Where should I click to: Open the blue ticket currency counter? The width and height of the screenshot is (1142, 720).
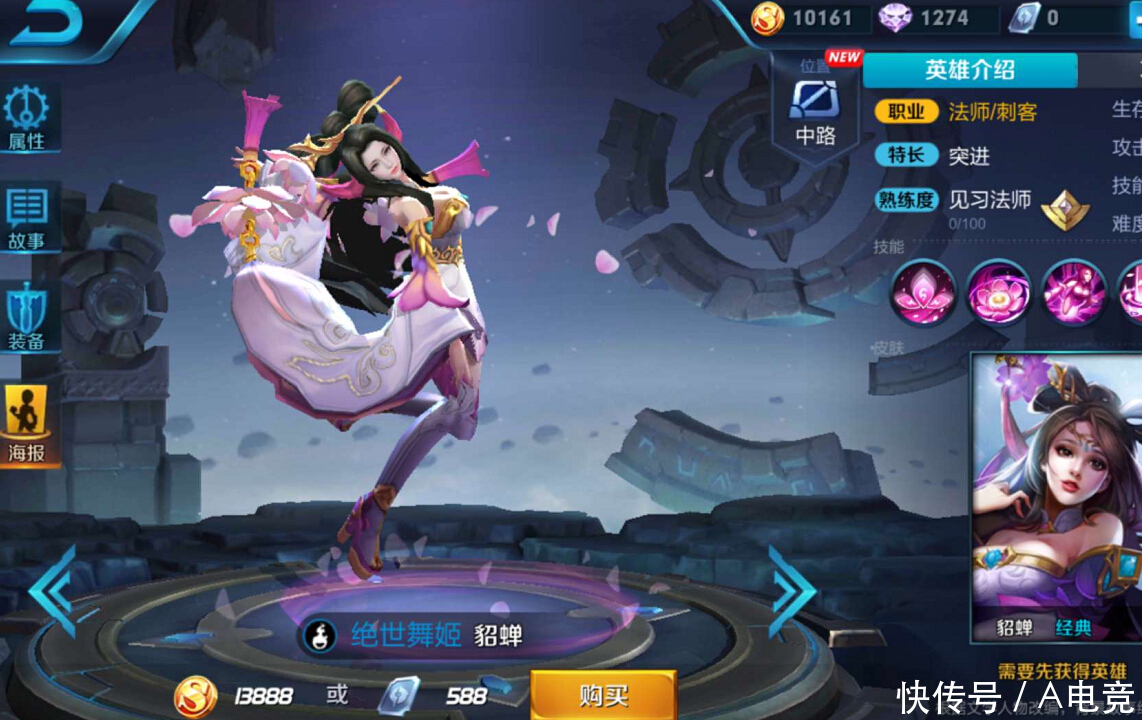[x=1040, y=18]
